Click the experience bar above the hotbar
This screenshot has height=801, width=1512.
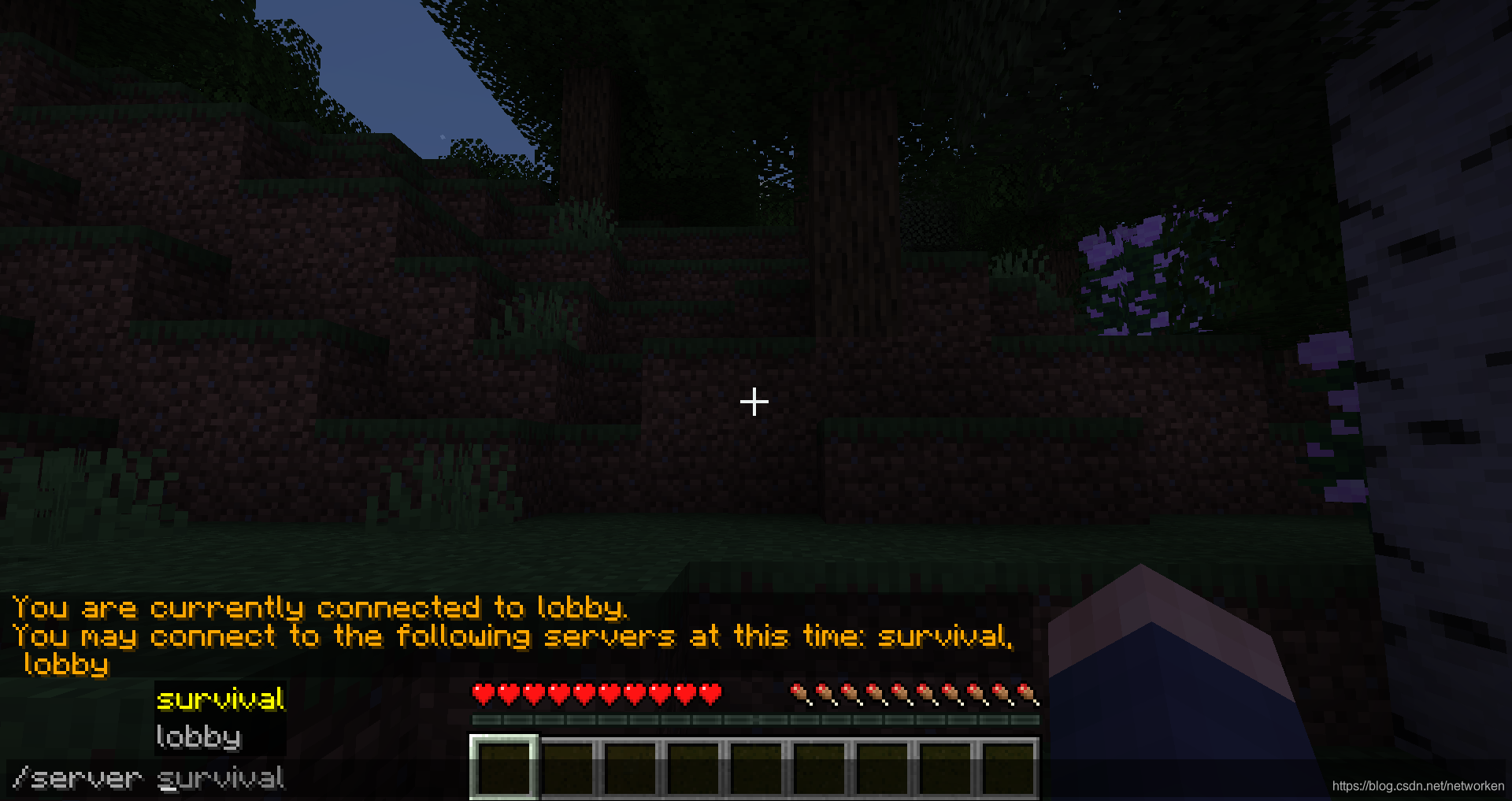pos(756,719)
